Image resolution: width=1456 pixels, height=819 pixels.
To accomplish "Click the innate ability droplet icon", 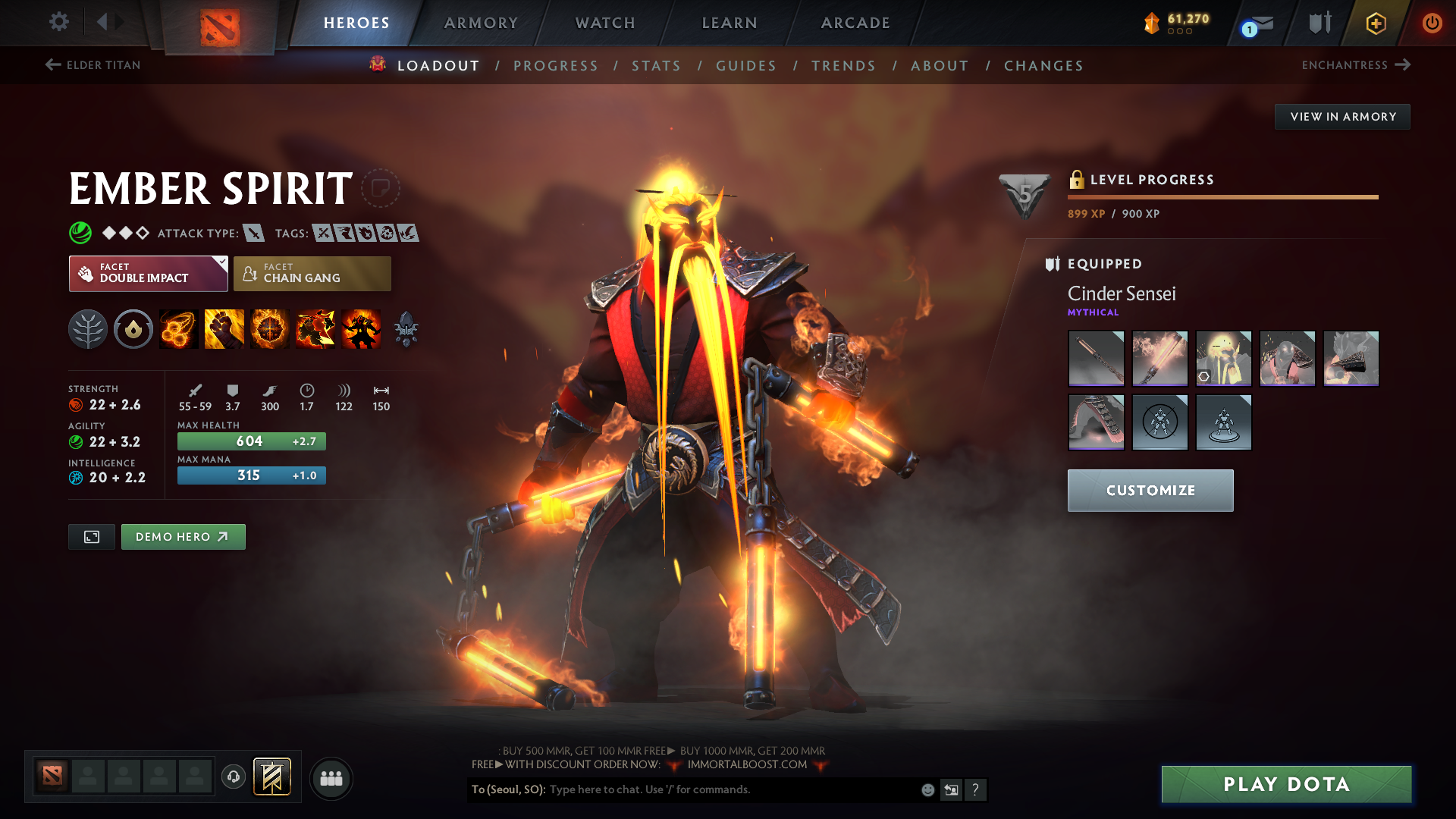I will (133, 328).
